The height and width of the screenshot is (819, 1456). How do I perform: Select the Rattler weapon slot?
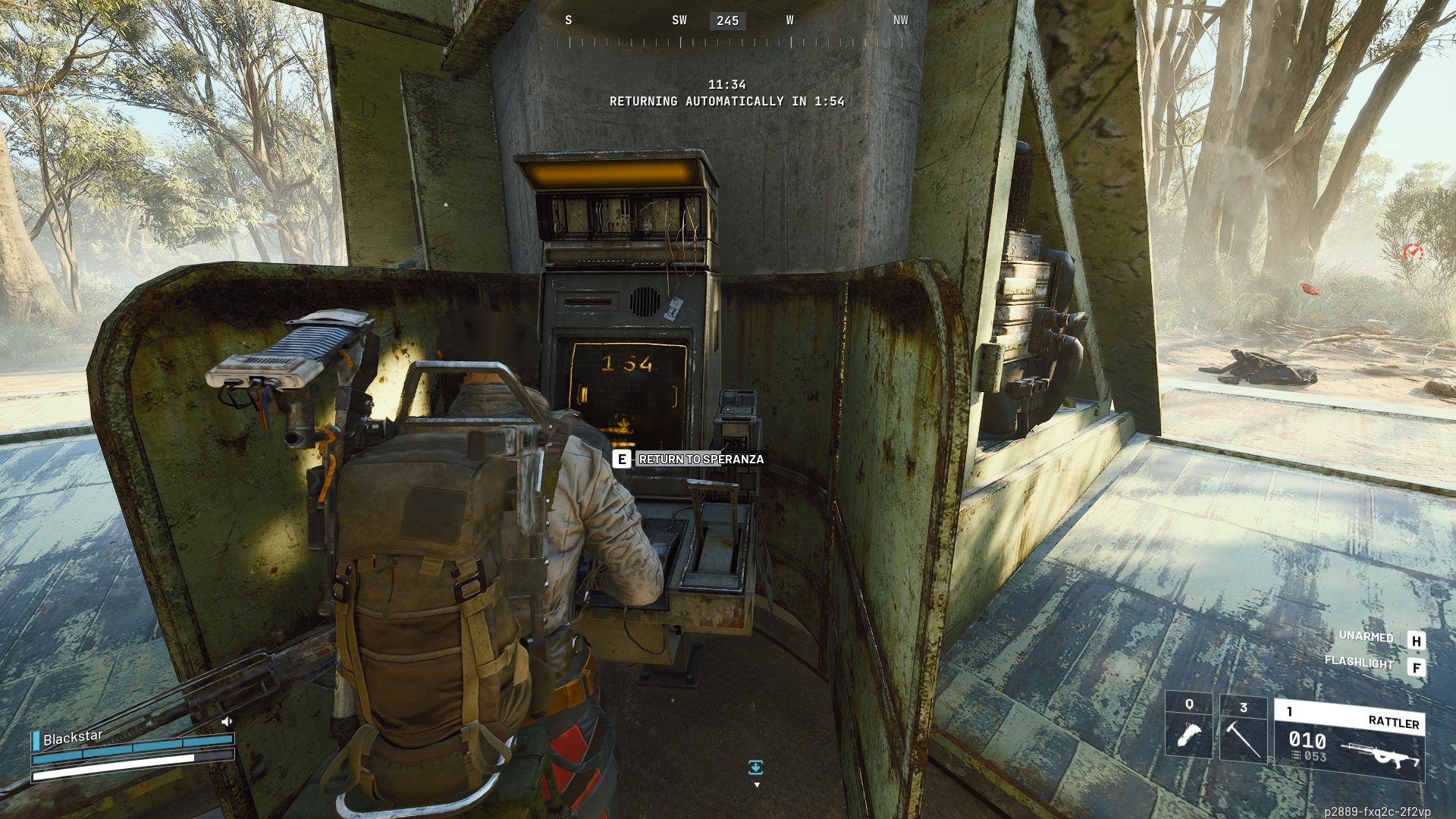click(x=1349, y=741)
